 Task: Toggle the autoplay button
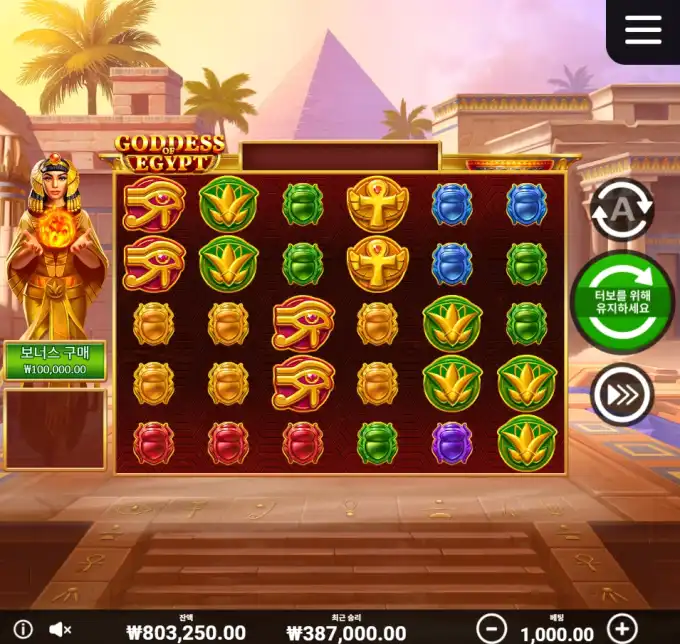click(621, 209)
